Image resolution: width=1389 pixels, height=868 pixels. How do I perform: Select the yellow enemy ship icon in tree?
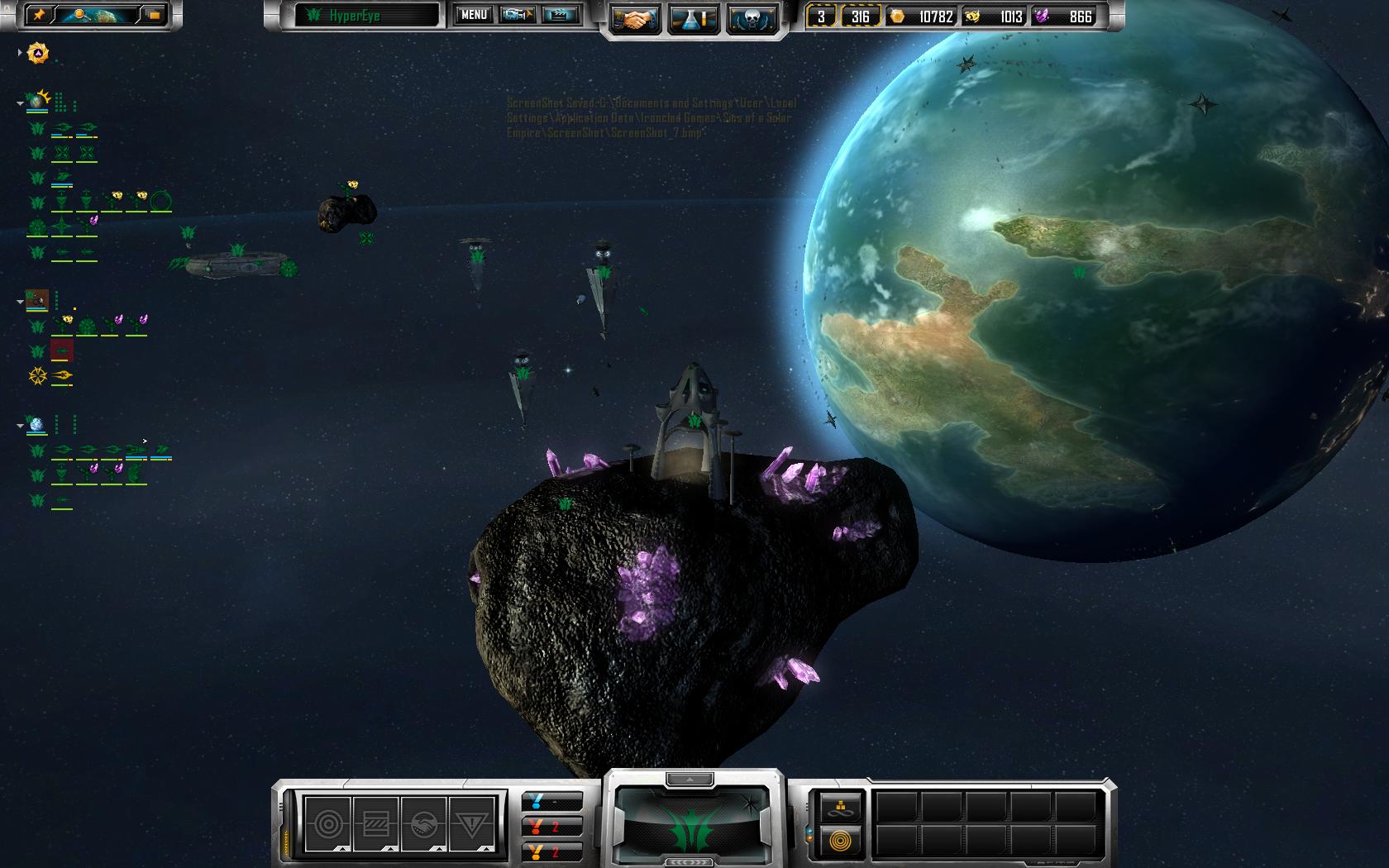[x=62, y=376]
